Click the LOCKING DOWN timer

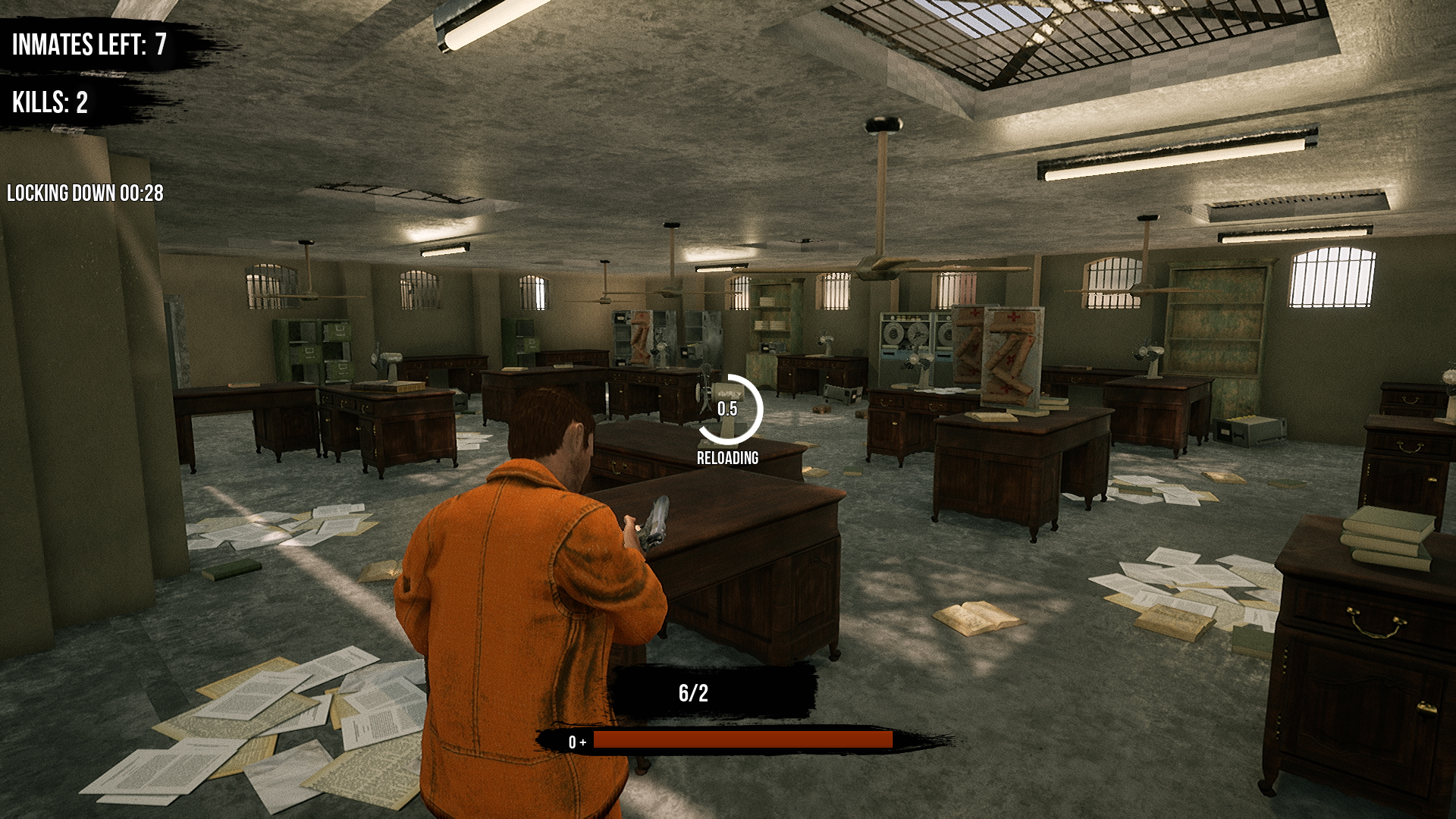[86, 193]
